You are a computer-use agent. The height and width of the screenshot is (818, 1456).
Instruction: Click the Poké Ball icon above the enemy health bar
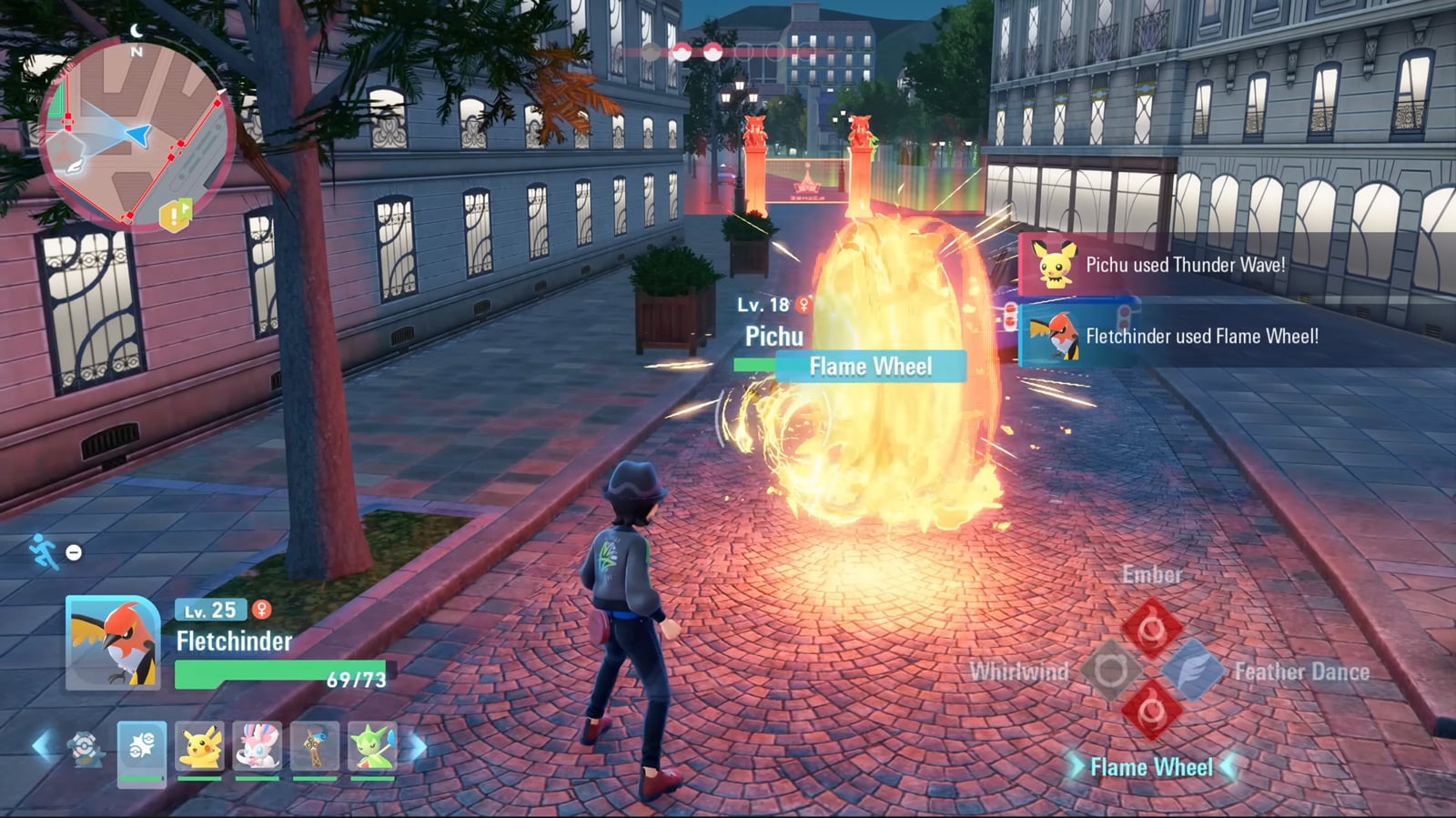click(681, 50)
